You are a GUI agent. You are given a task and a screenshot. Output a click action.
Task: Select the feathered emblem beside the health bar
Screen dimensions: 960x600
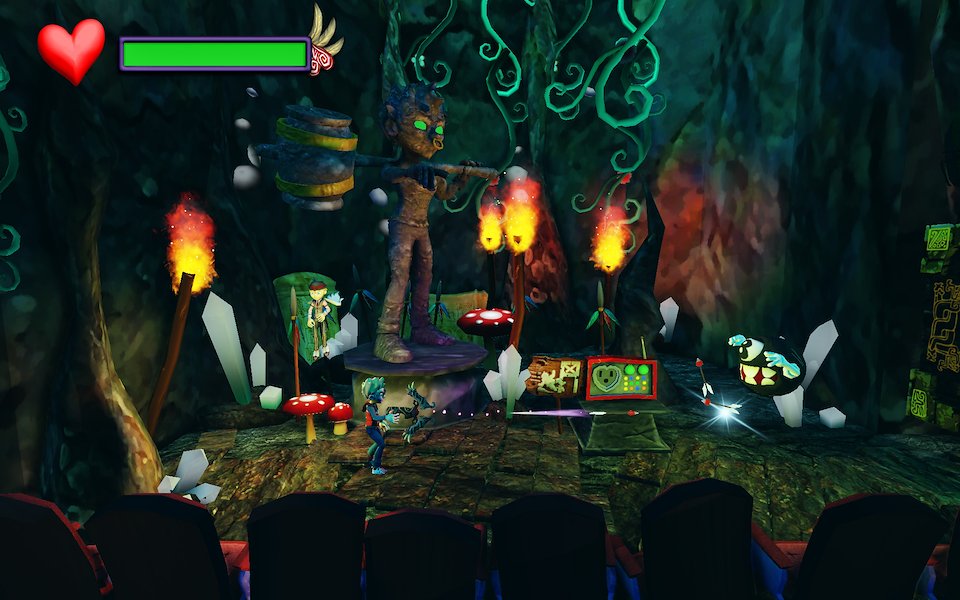[x=324, y=47]
